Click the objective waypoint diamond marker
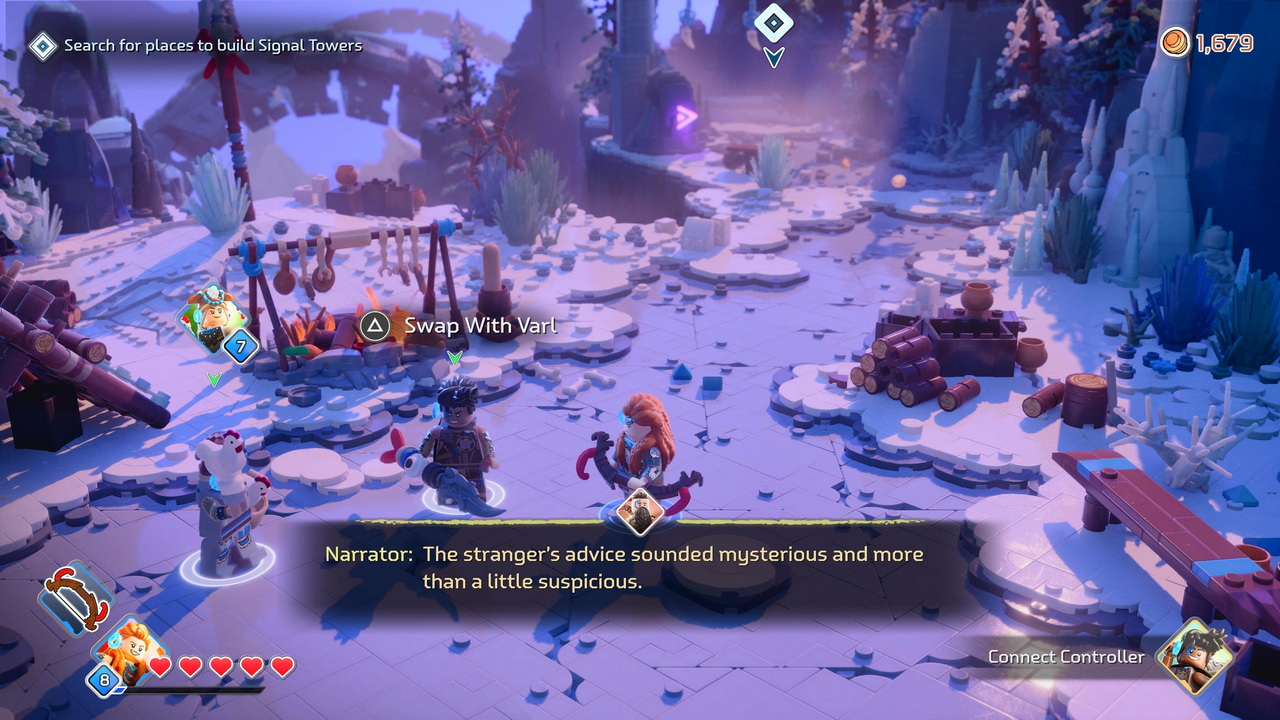Viewport: 1280px width, 720px height. 773,22
